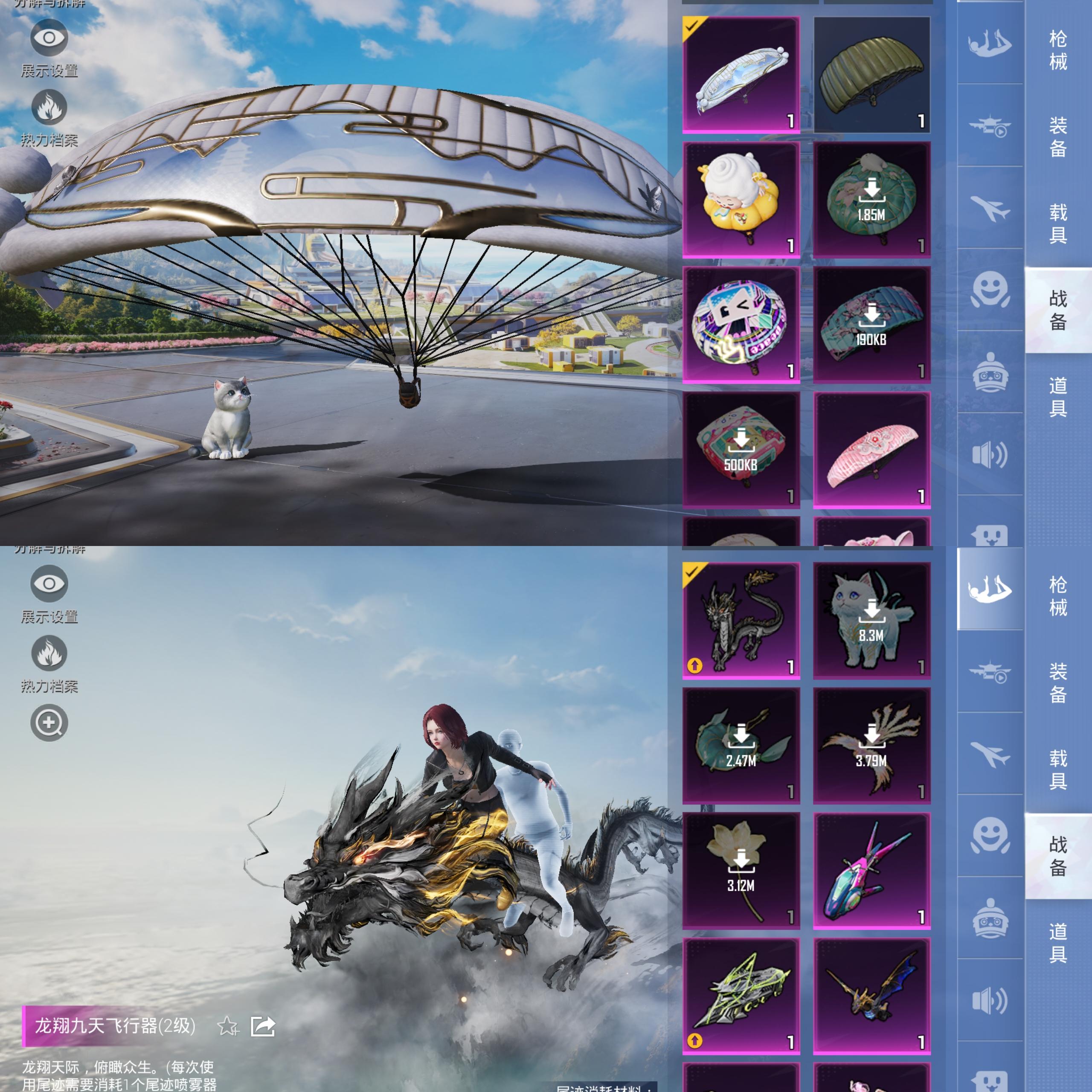Click the magnifier zoom-in button

[x=49, y=722]
